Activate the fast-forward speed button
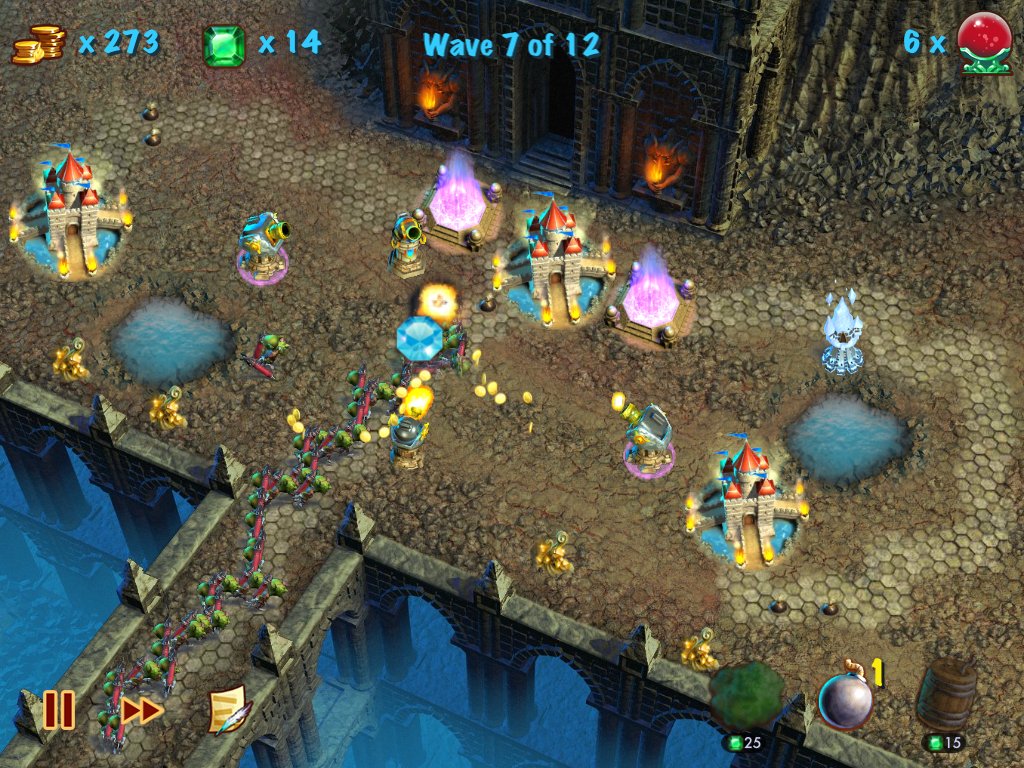The image size is (1024, 768). click(142, 710)
